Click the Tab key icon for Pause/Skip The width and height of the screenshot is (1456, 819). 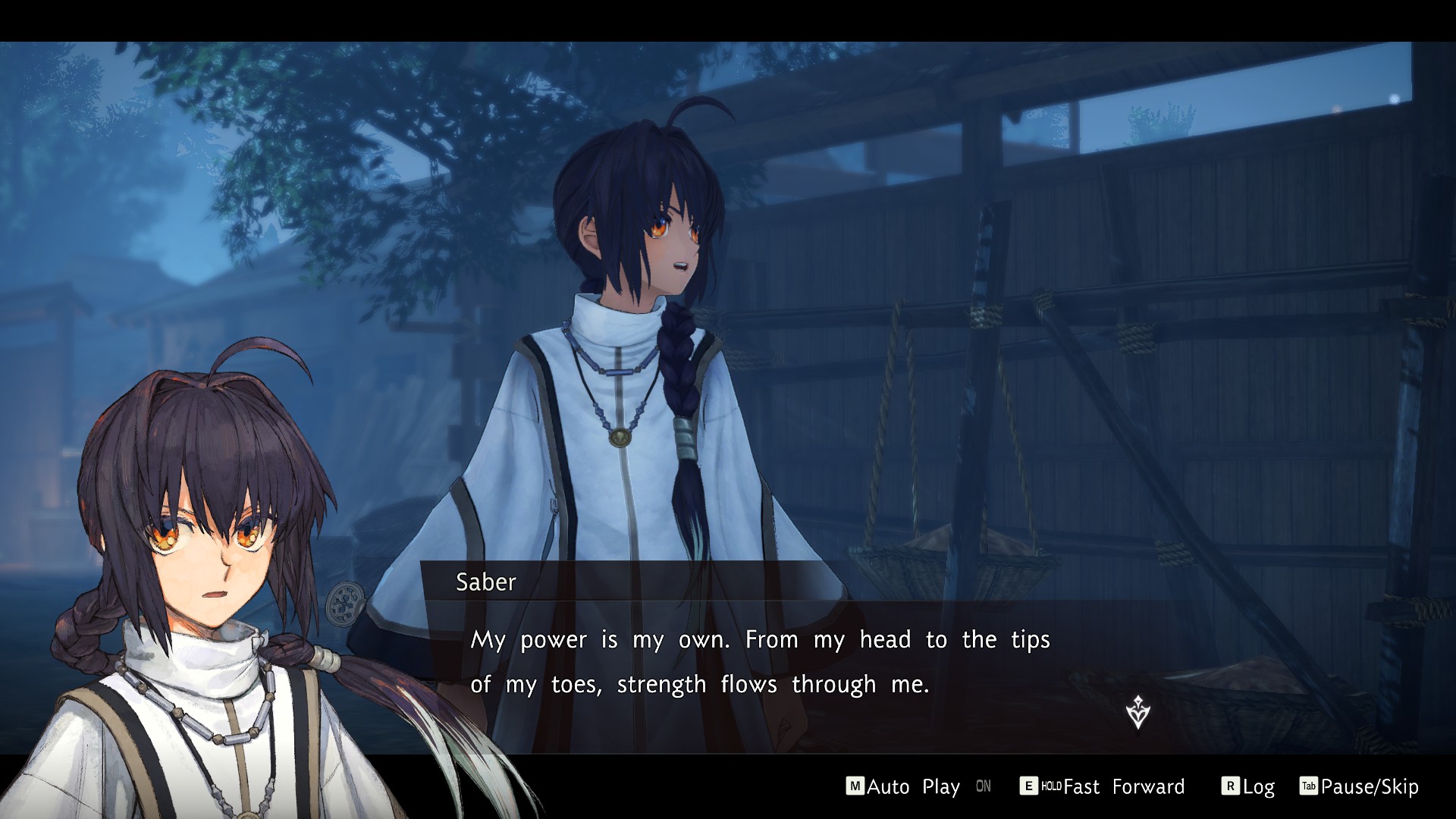[x=1307, y=787]
